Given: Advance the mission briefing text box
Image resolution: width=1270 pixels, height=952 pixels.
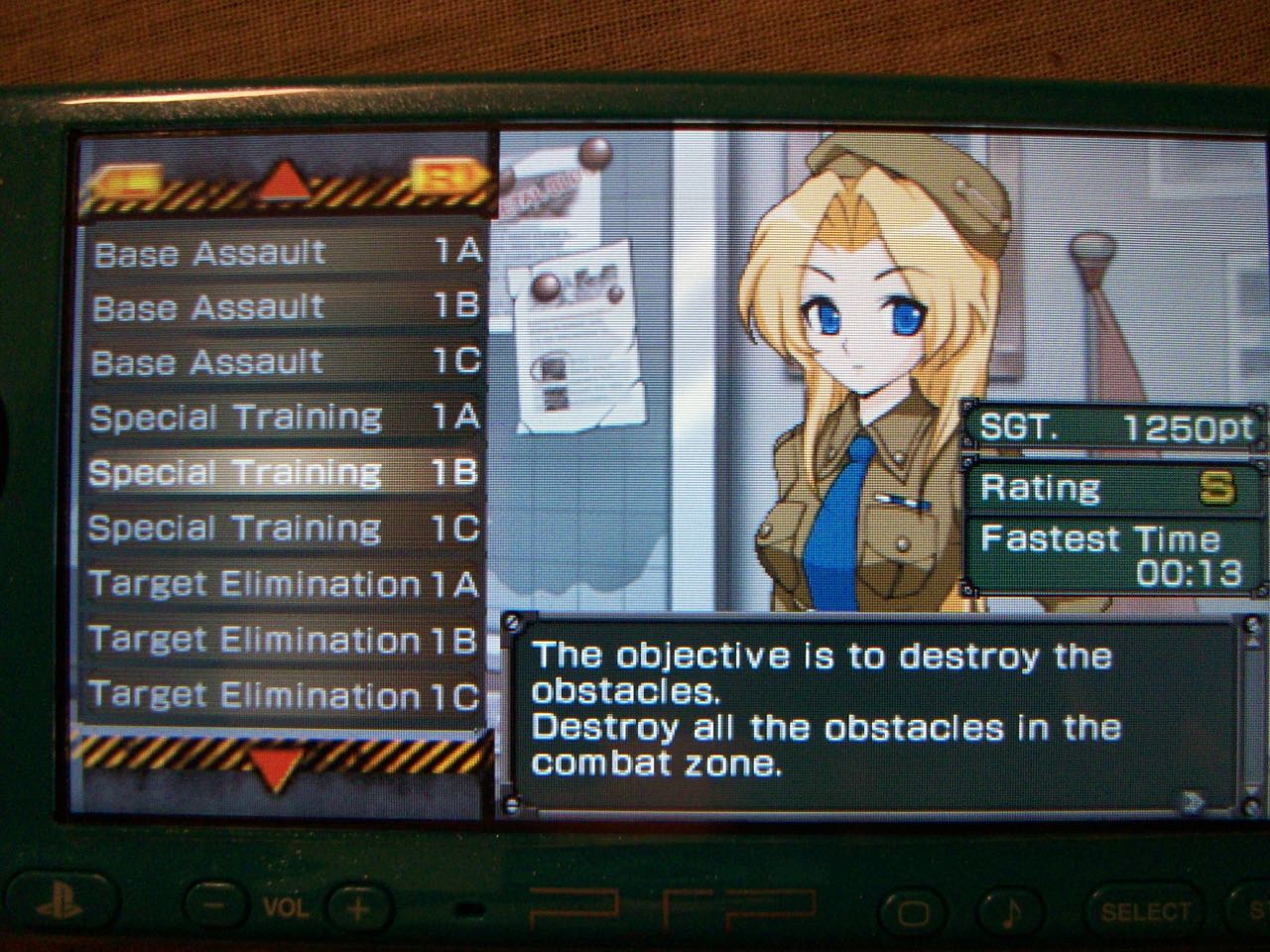Looking at the screenshot, I should 1195,799.
